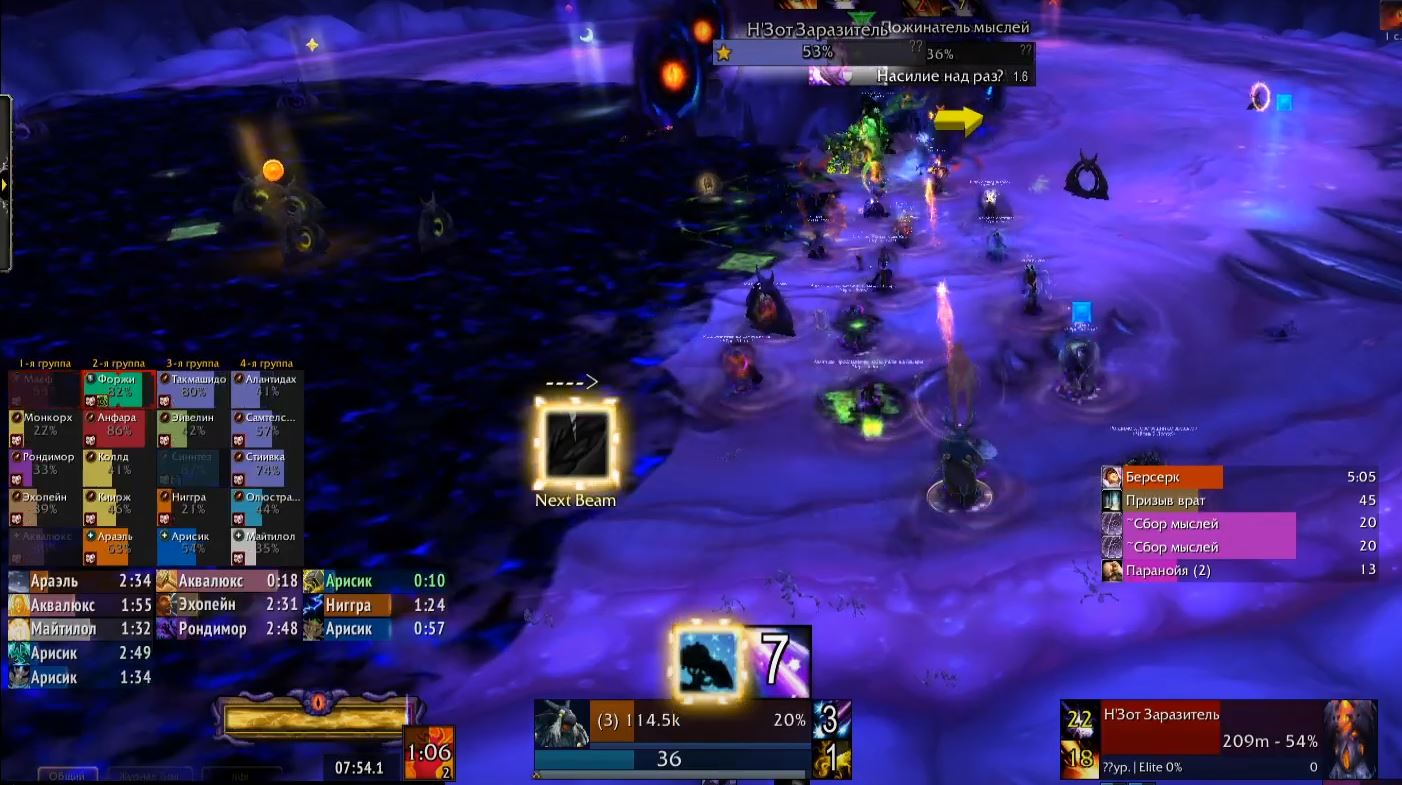The image size is (1402, 785).
Task: Target raid member Монкорх
Action: pyautogui.click(x=45, y=427)
